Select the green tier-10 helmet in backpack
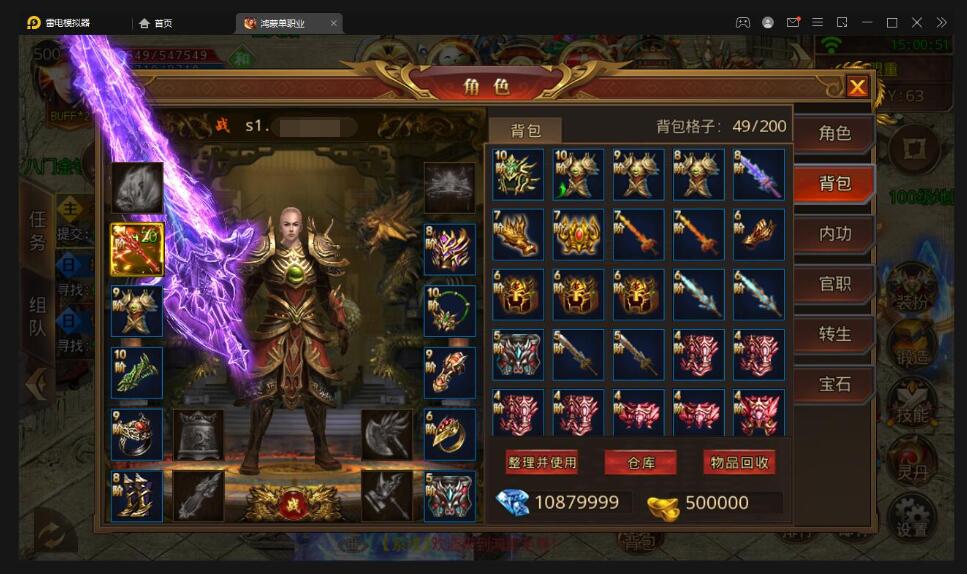 [x=518, y=175]
